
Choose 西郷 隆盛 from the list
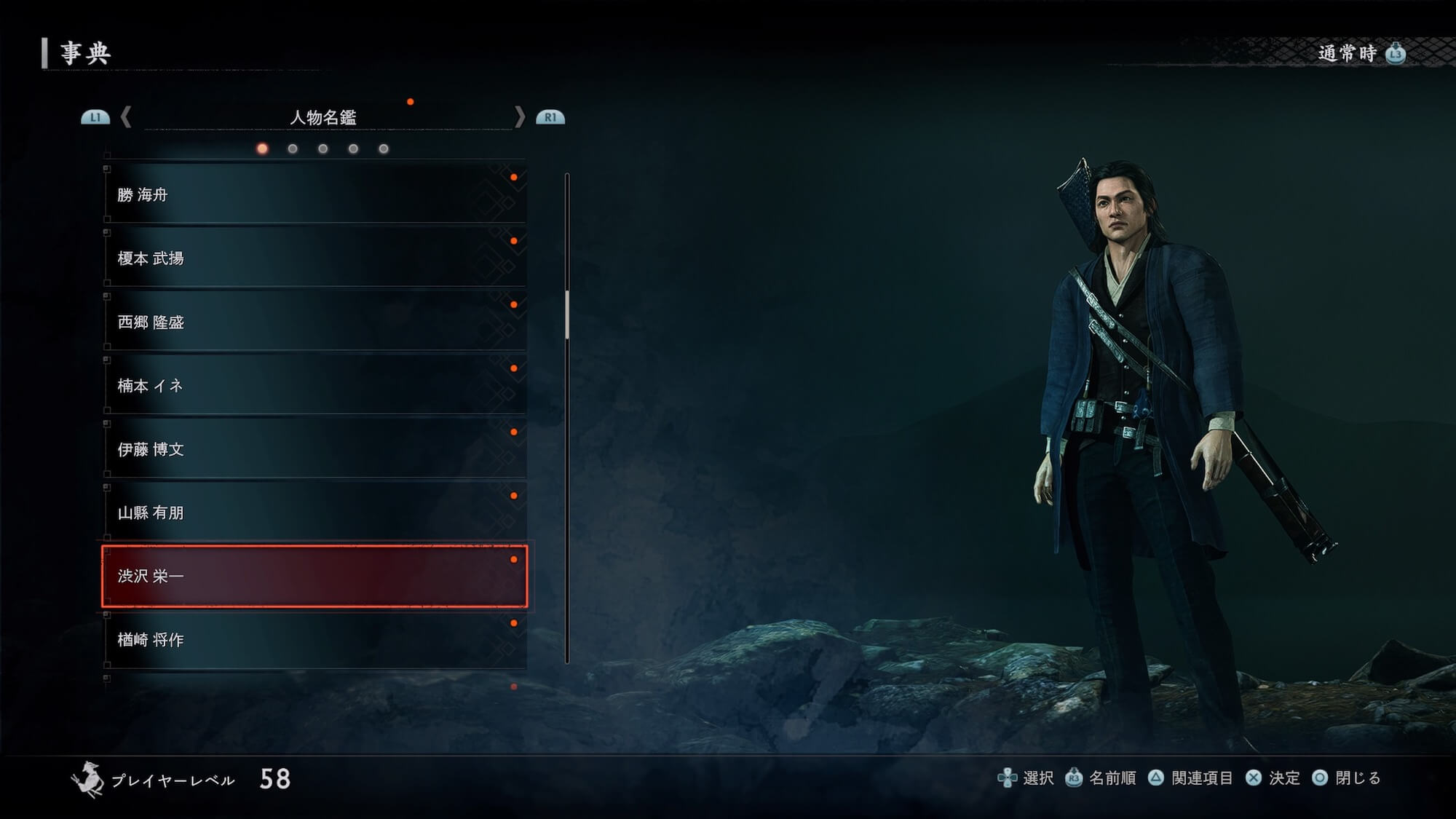pyautogui.click(x=314, y=322)
